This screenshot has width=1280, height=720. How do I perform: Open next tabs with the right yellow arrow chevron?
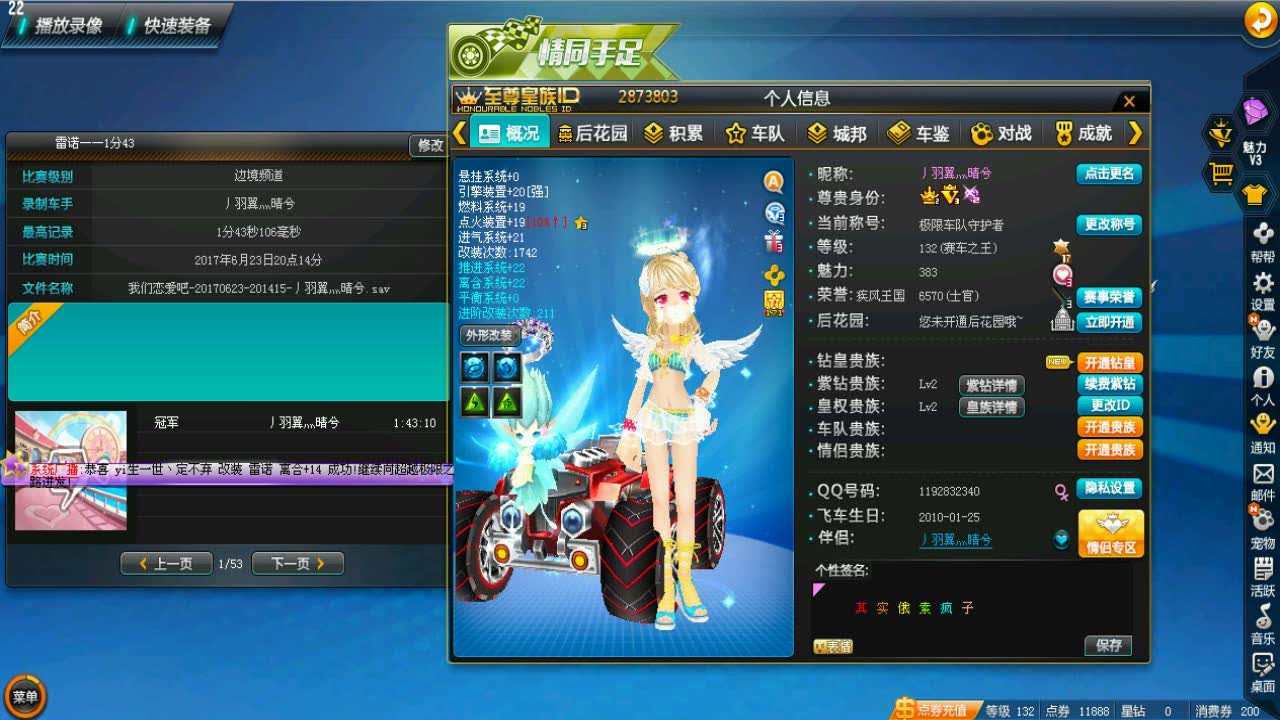click(1137, 132)
